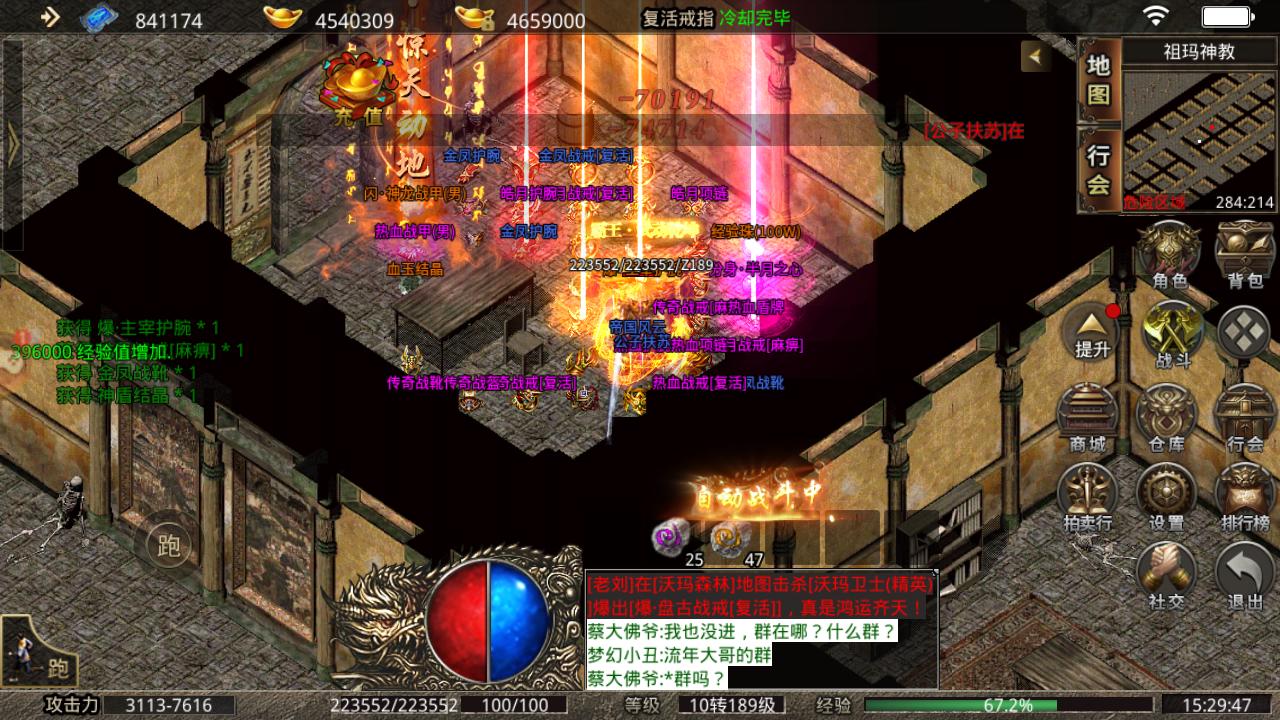This screenshot has width=1280, height=720.
Task: Click the four-diamond round button
Action: pyautogui.click(x=1245, y=331)
